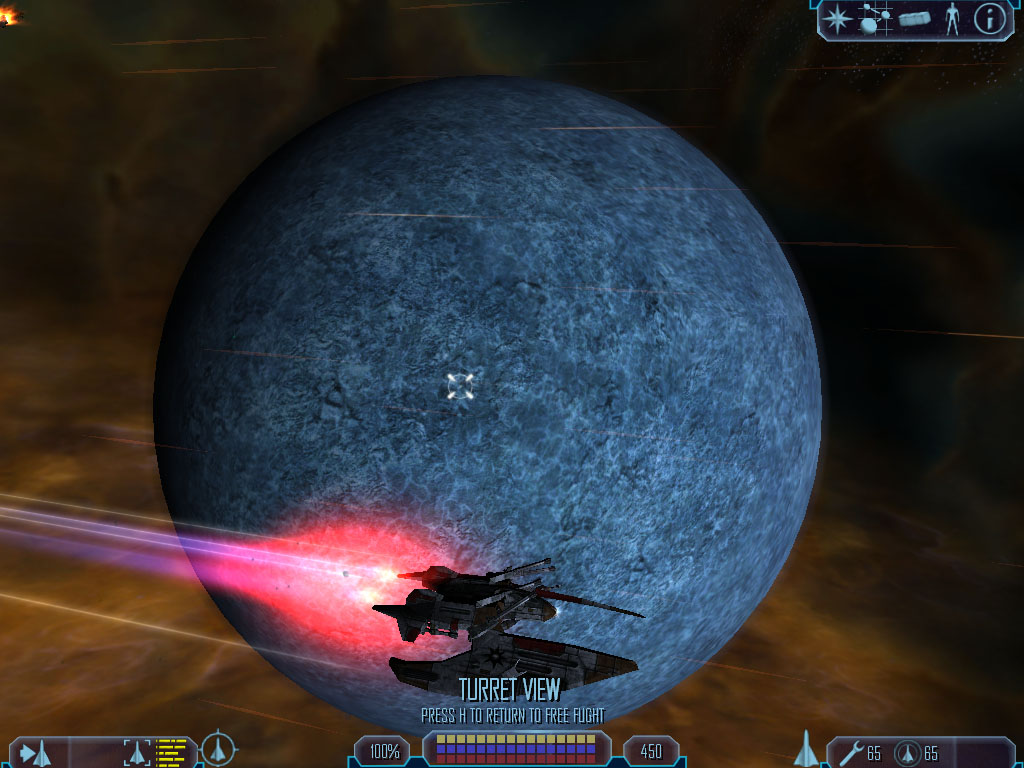Click the bracketed ship target icon
The height and width of the screenshot is (768, 1024).
[x=135, y=752]
